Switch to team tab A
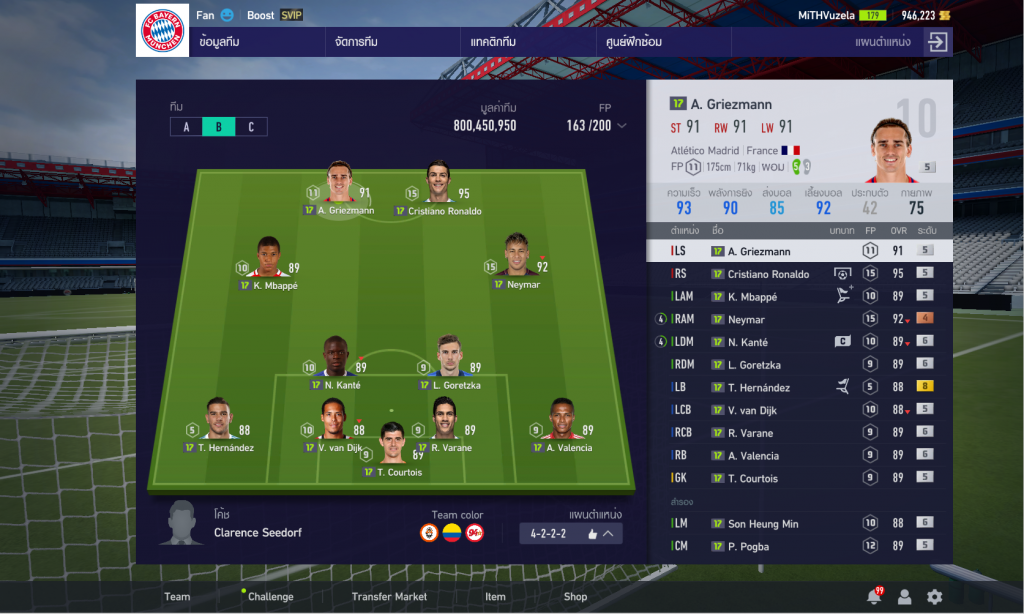This screenshot has height=614, width=1024. 186,127
